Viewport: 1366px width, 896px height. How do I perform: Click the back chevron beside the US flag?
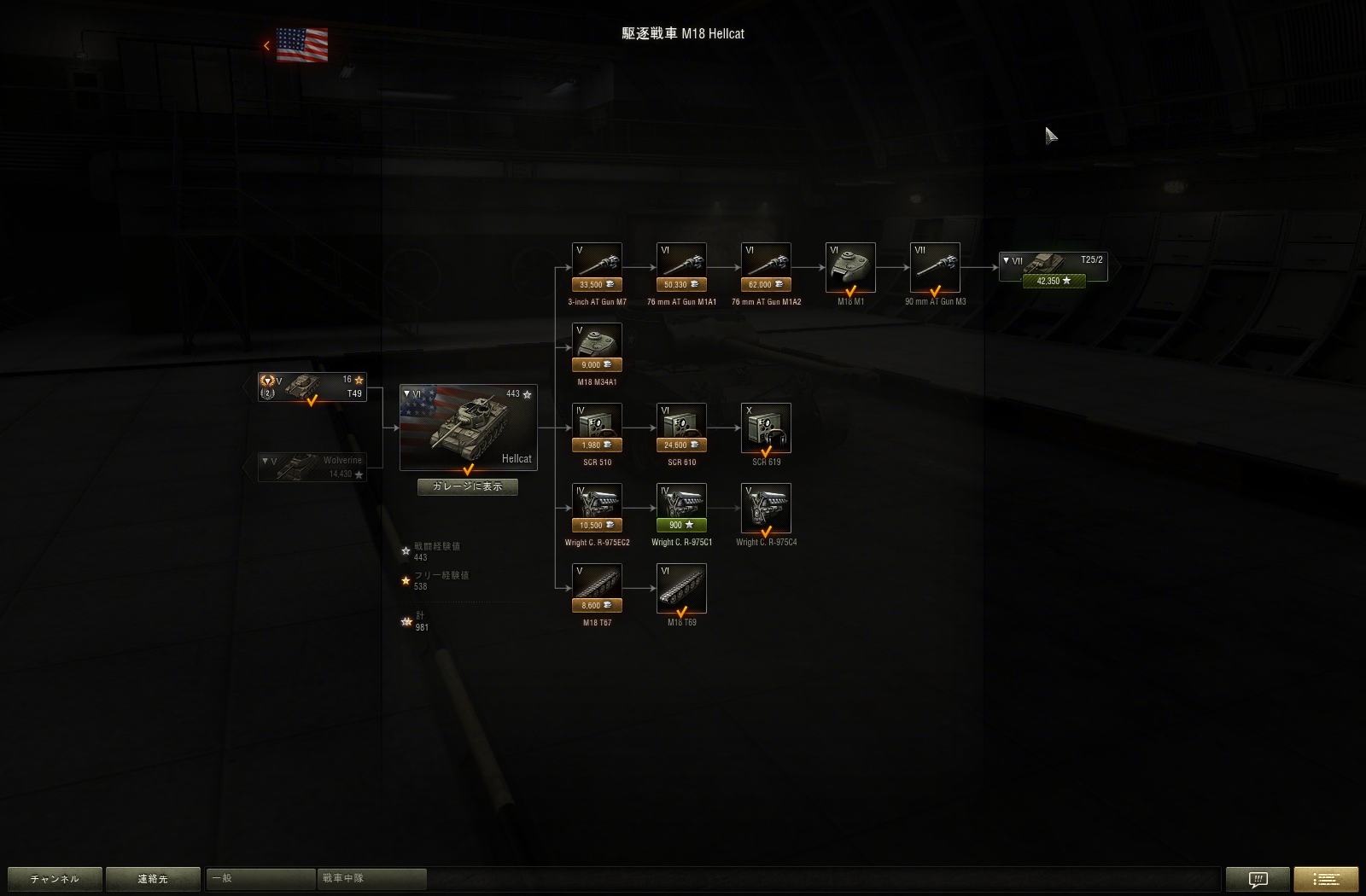[x=267, y=45]
